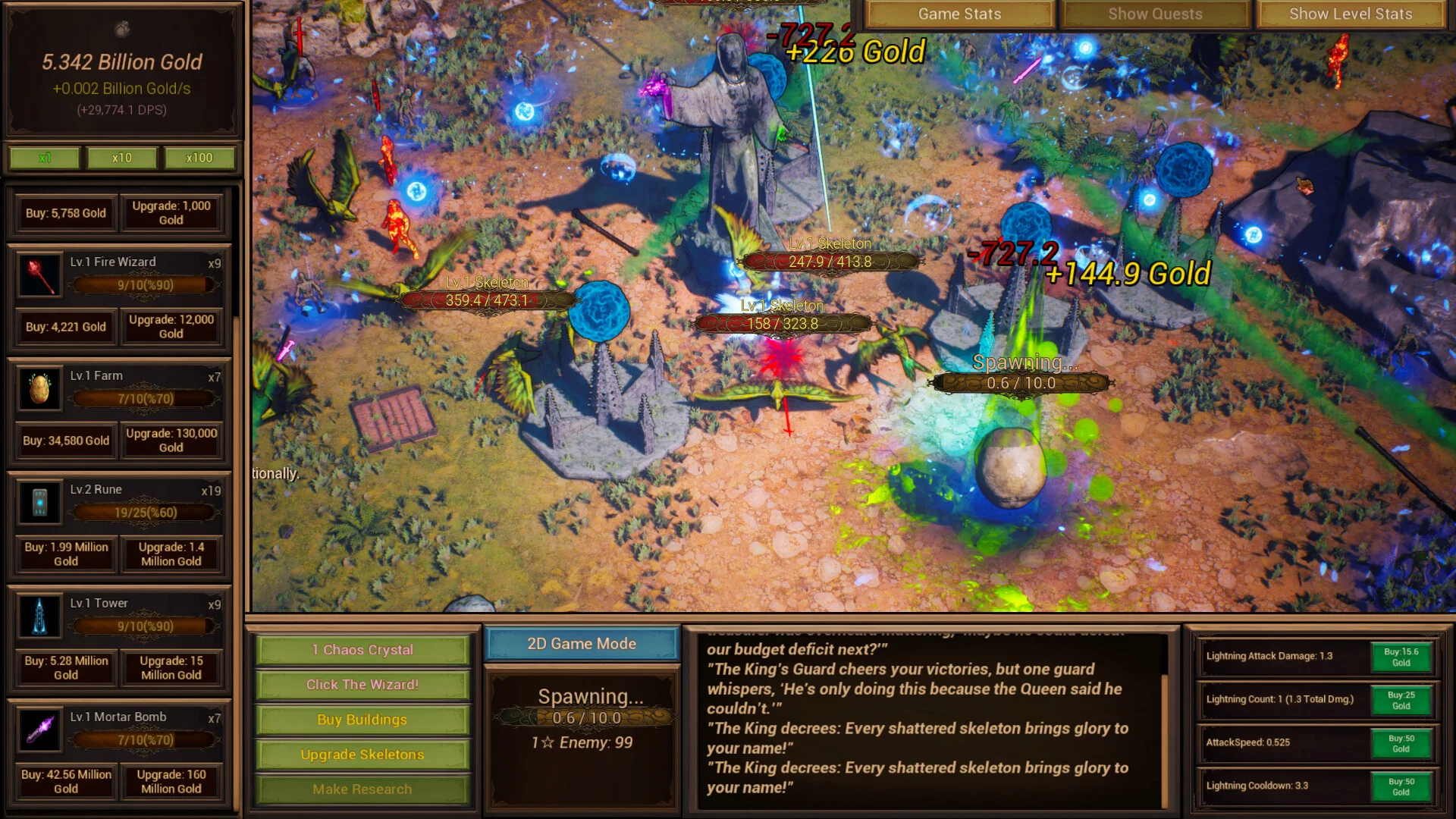
Task: Buy a Farm for 34,580 Gold
Action: point(65,441)
